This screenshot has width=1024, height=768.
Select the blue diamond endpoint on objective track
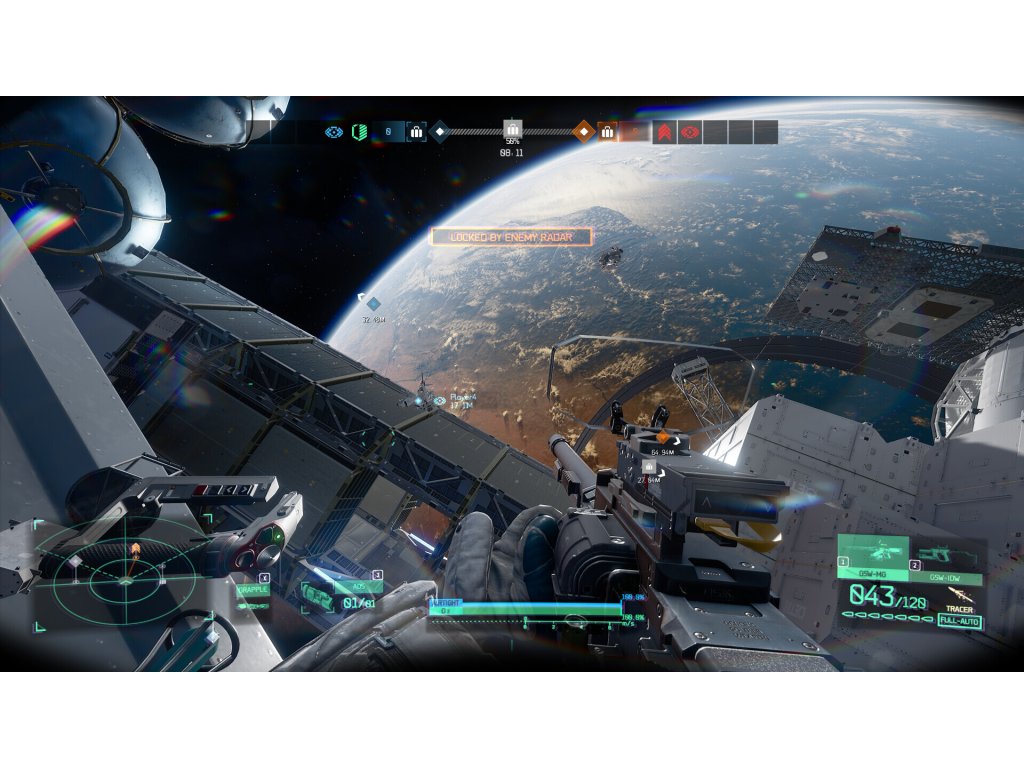(x=439, y=132)
